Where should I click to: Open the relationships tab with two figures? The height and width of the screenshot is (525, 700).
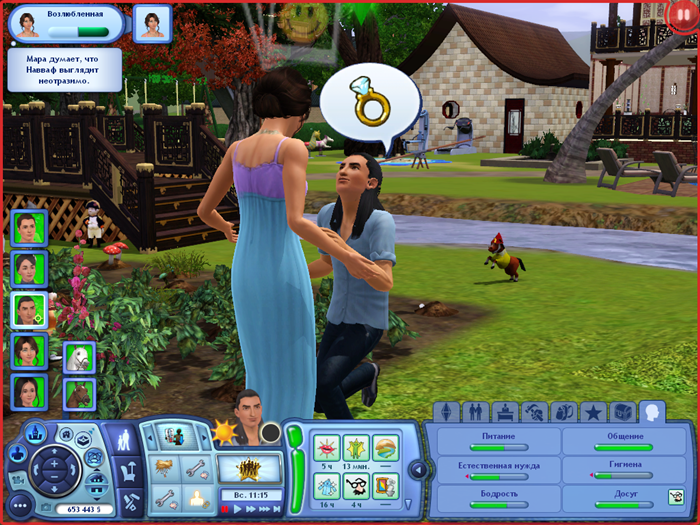[x=475, y=412]
